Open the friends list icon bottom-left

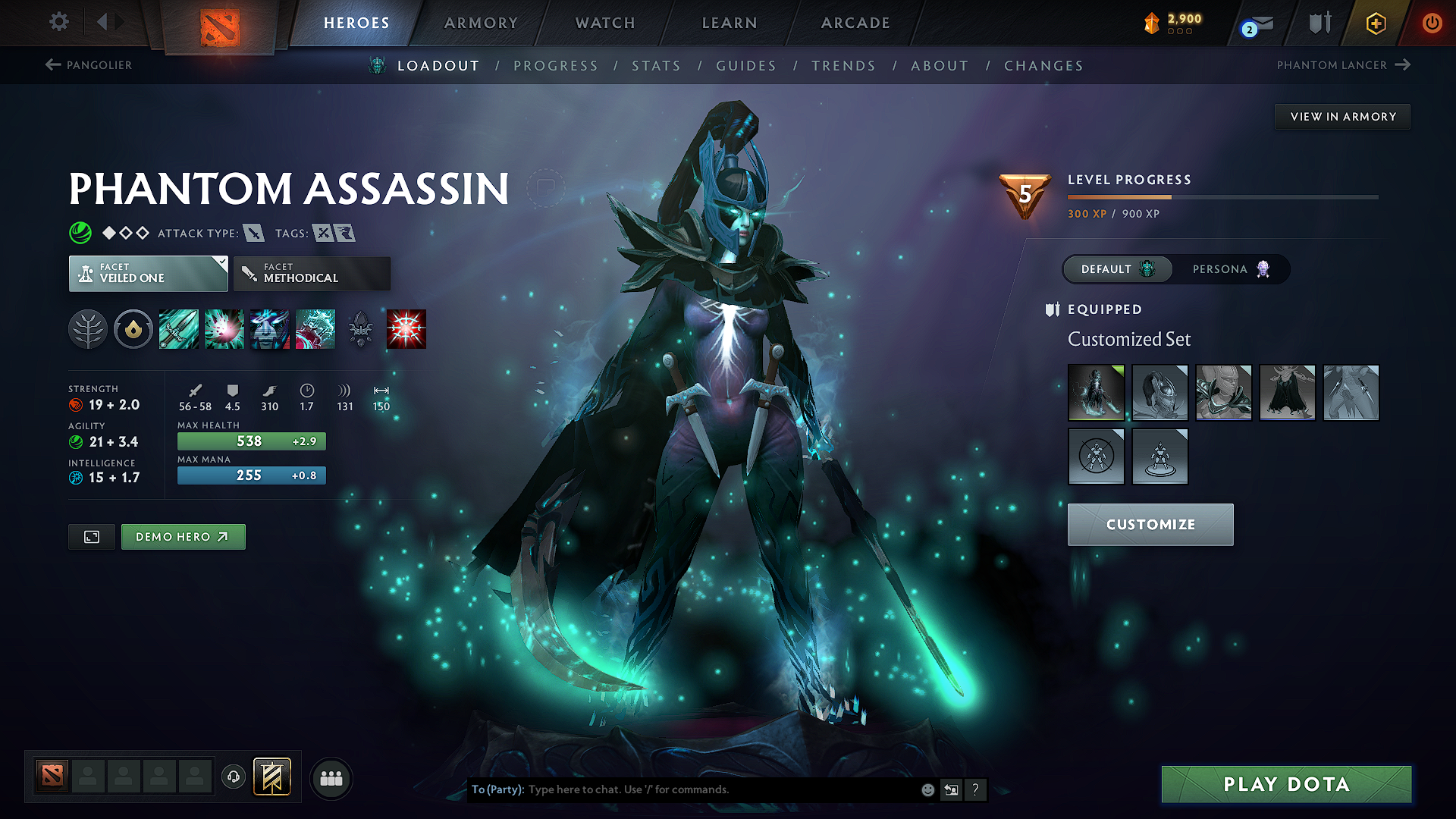[331, 777]
